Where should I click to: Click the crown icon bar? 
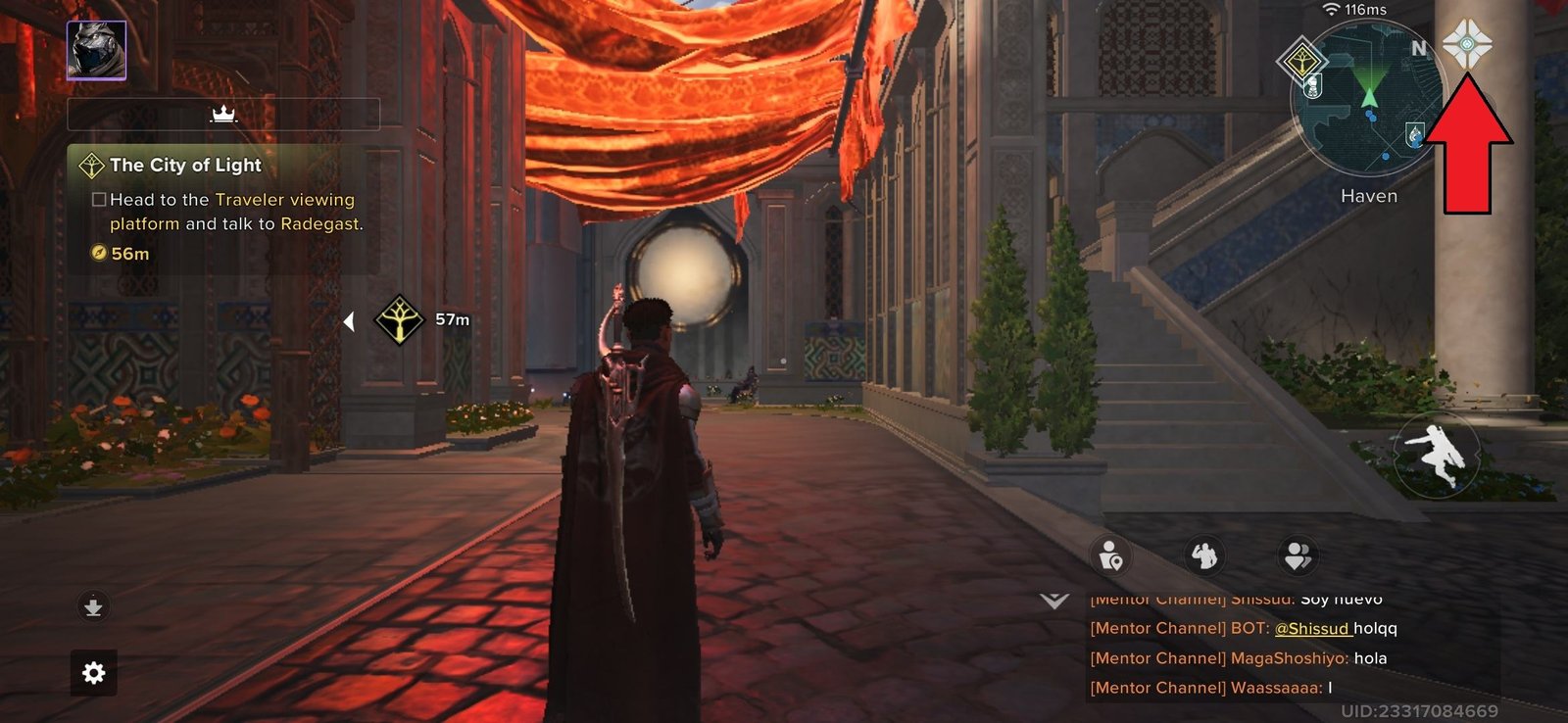click(223, 115)
